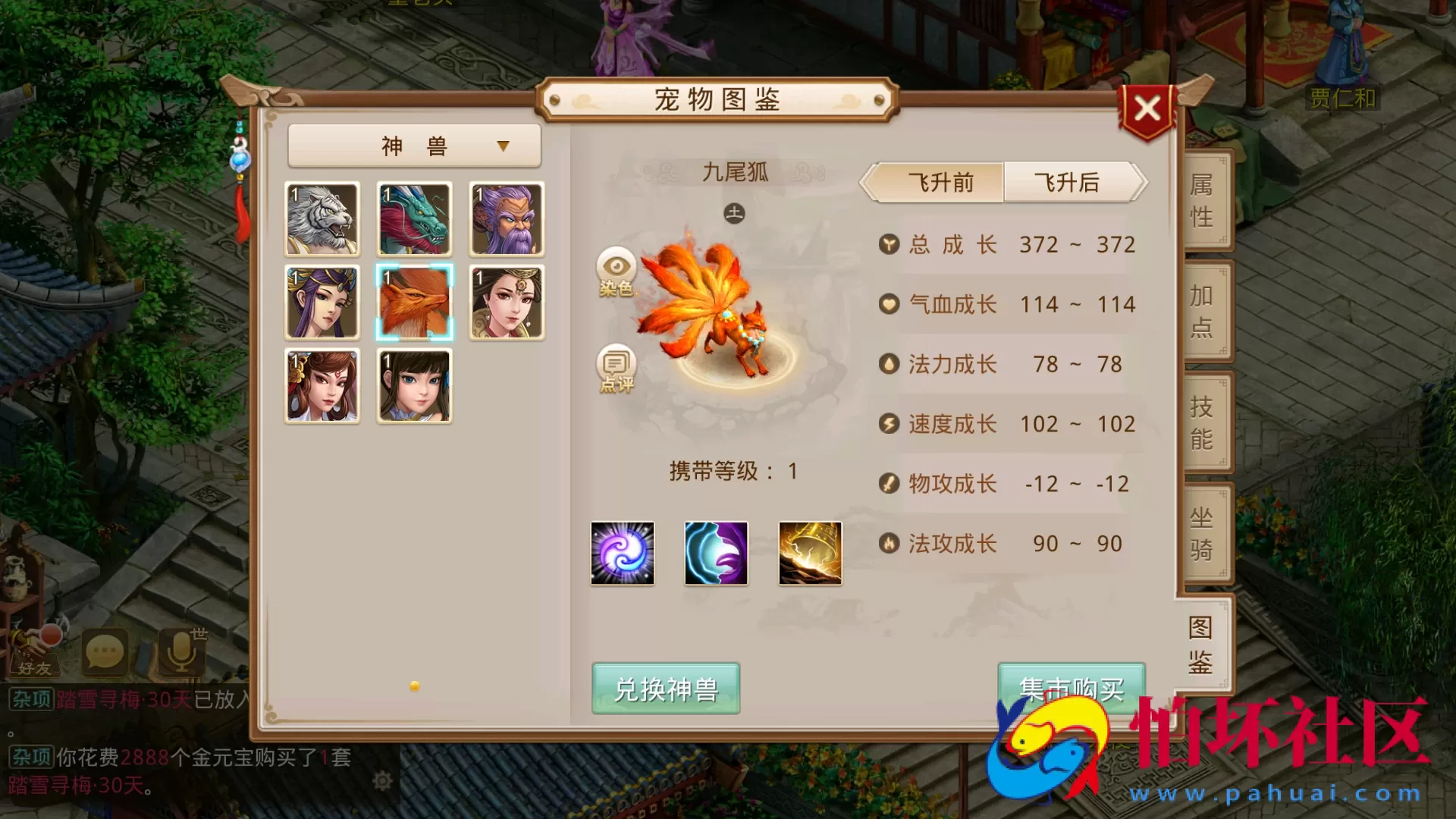The image size is (1456, 819).
Task: Open the 染色 dye coloring tool
Action: click(x=617, y=277)
